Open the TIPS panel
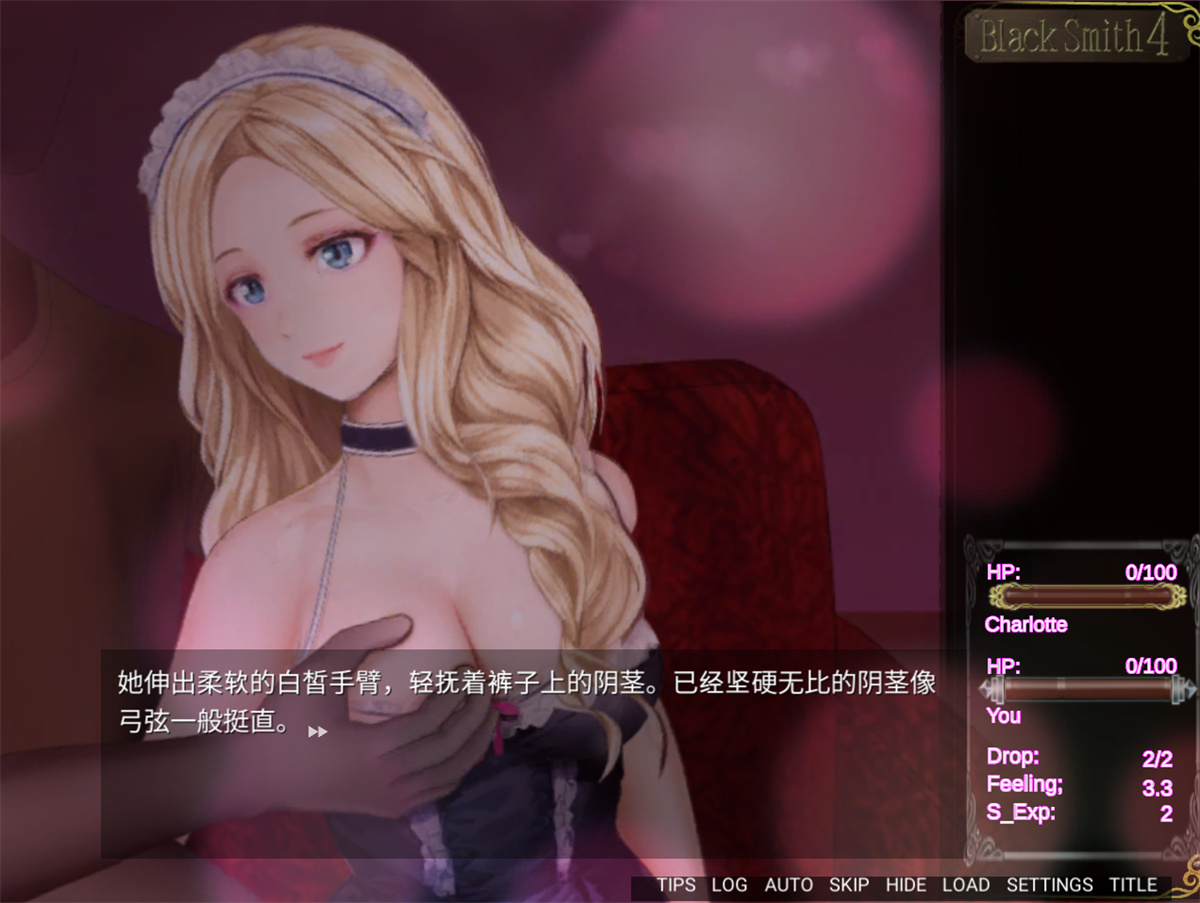This screenshot has height=903, width=1200. [676, 885]
